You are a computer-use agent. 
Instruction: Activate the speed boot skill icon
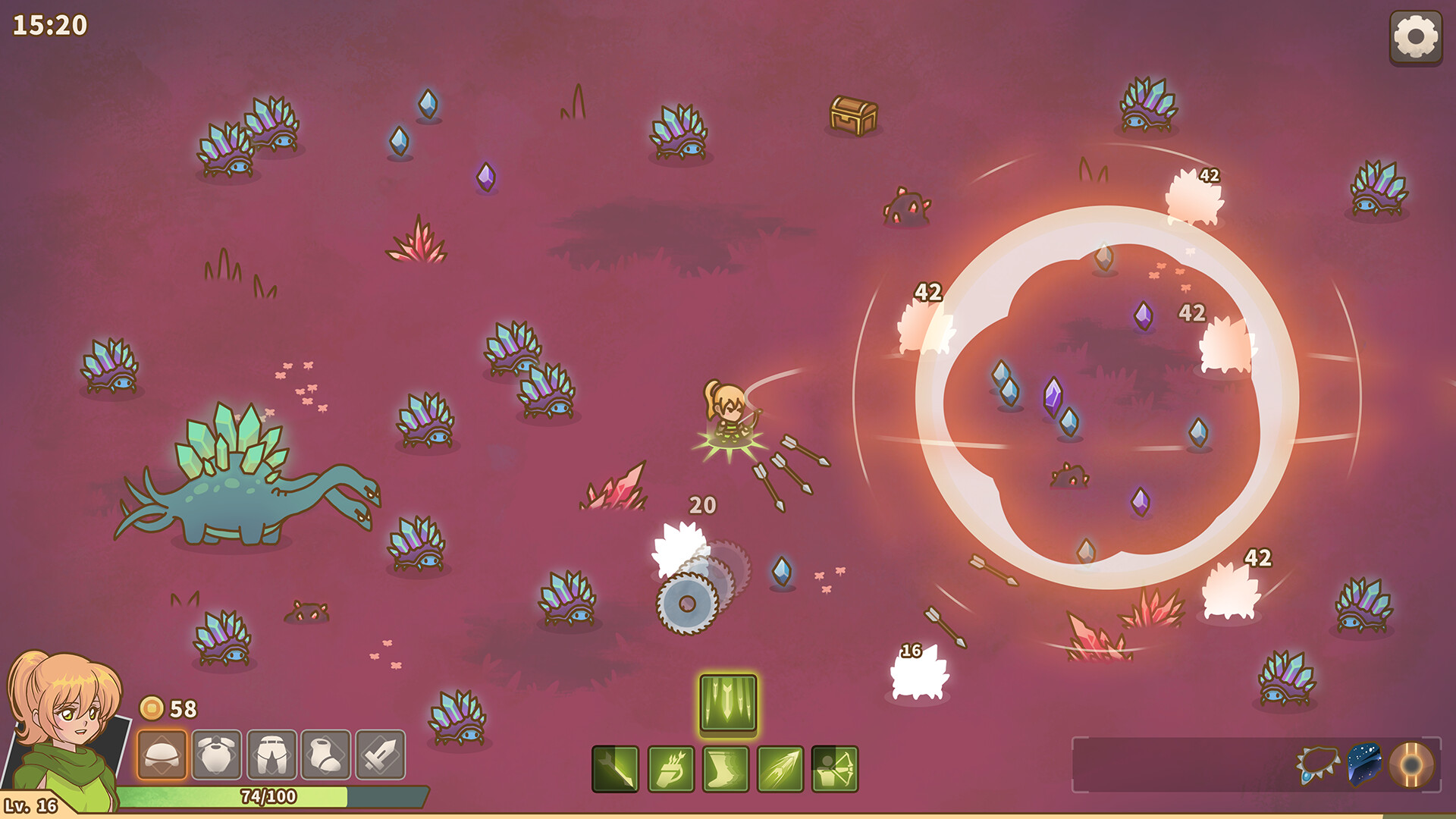(x=726, y=769)
